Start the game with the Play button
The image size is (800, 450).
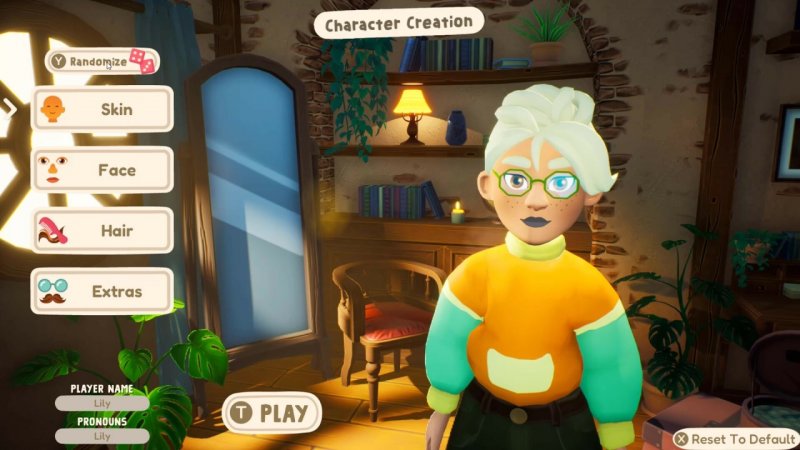coord(271,412)
